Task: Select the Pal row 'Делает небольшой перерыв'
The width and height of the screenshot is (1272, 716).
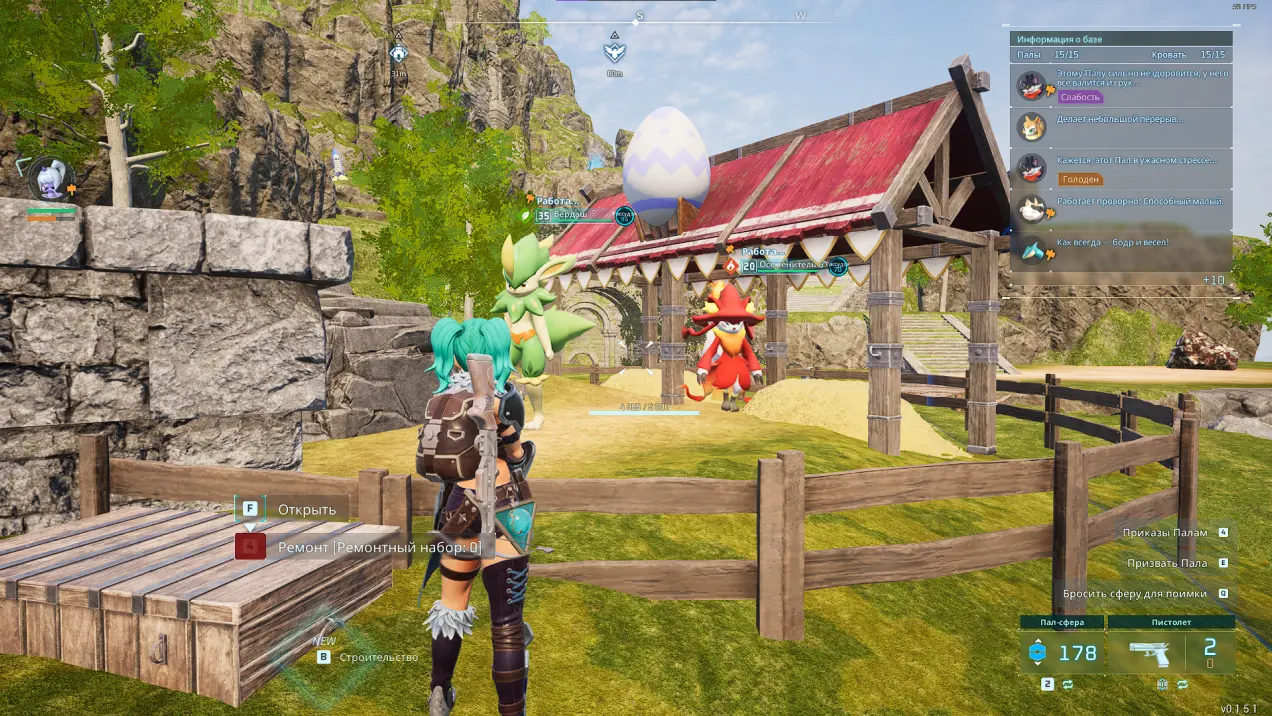Action: (x=1120, y=126)
